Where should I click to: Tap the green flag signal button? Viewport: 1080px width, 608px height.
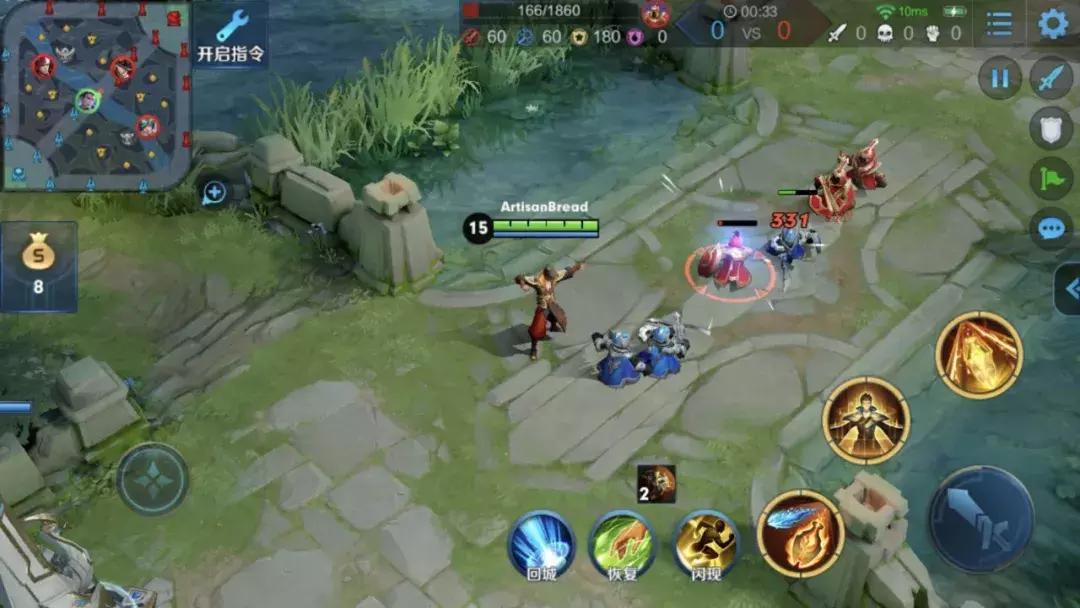pos(1051,178)
